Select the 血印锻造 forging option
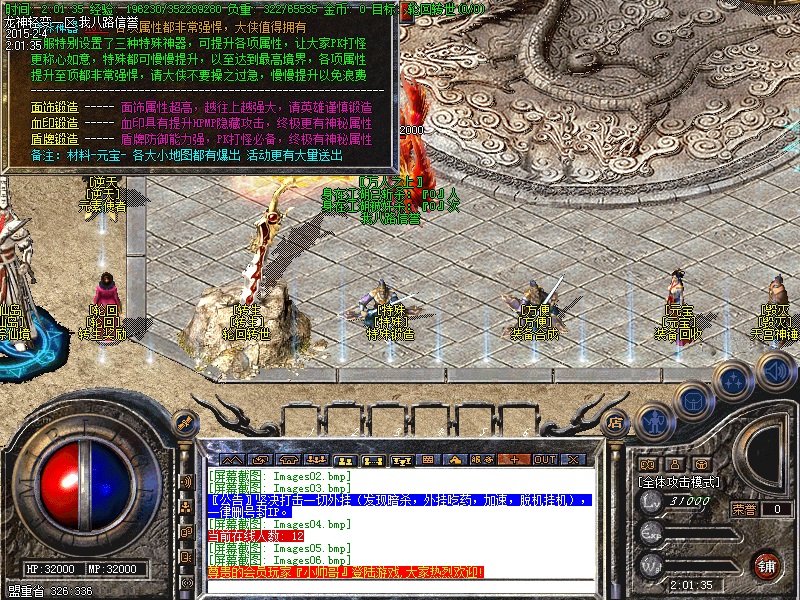The width and height of the screenshot is (800, 600). coord(54,123)
